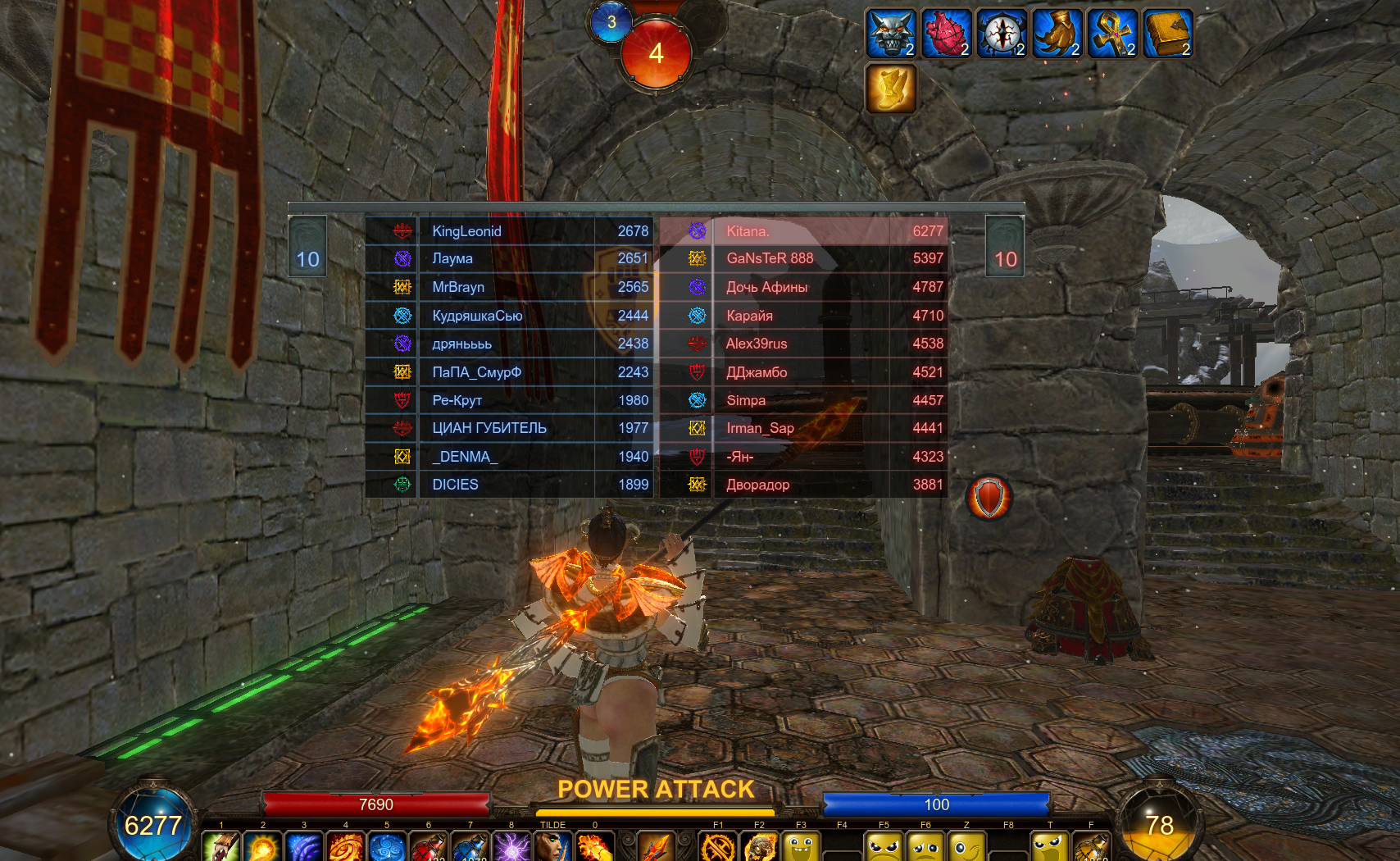The height and width of the screenshot is (861, 1400).
Task: Activate the crossed-out circle skill under F1
Action: (718, 848)
